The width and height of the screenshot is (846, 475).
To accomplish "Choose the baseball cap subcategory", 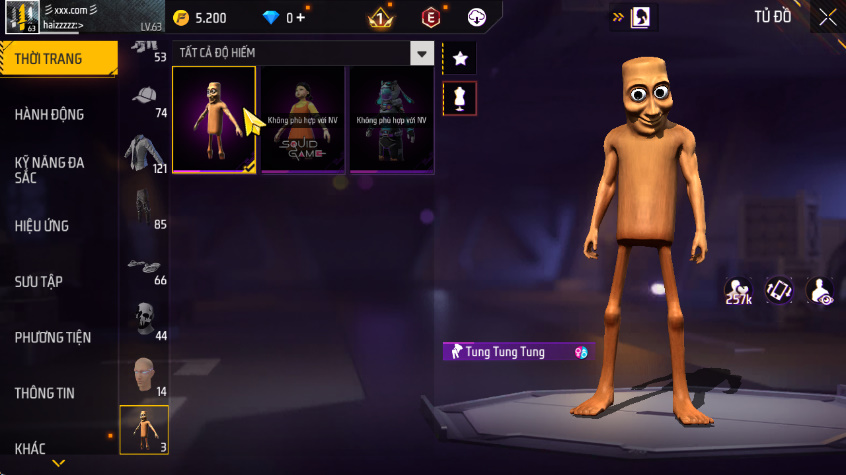I will click(x=144, y=96).
